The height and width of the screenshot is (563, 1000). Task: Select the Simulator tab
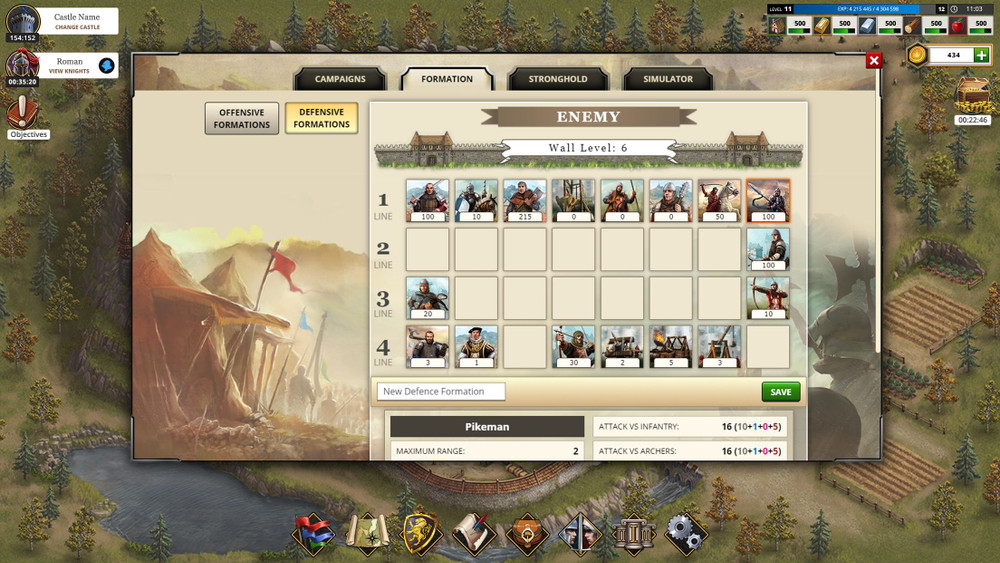(667, 79)
